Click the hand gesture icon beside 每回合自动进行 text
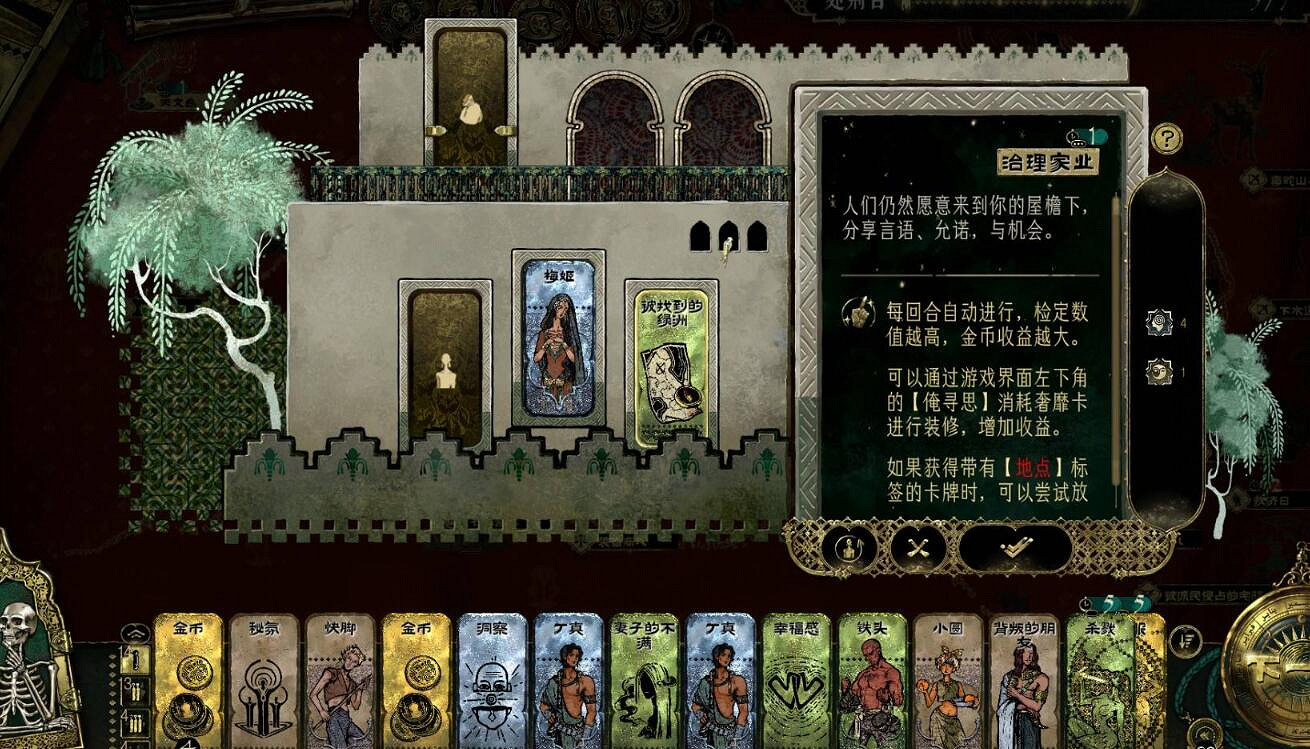Screen dimensions: 1310x749 (857, 314)
